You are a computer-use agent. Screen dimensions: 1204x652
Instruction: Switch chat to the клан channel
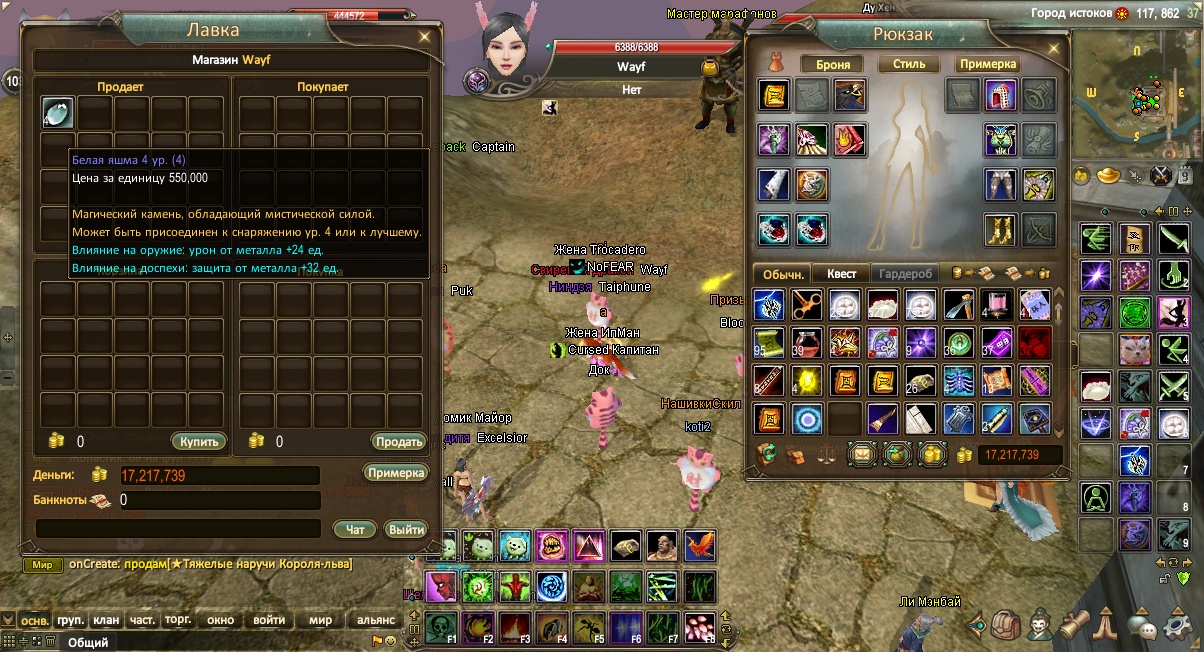tap(106, 620)
